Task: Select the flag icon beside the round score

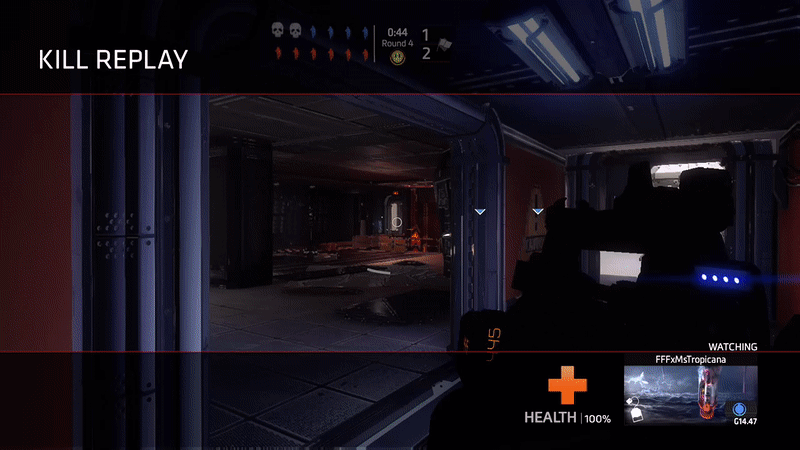Action: click(x=441, y=46)
